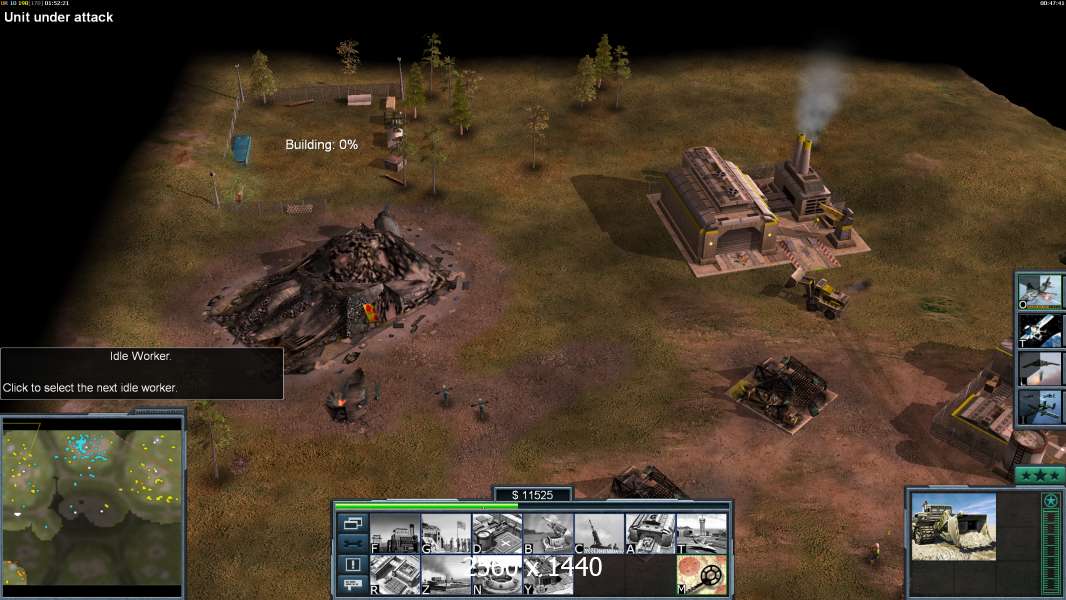Select the gun turret build icon labeled B

[x=548, y=534]
